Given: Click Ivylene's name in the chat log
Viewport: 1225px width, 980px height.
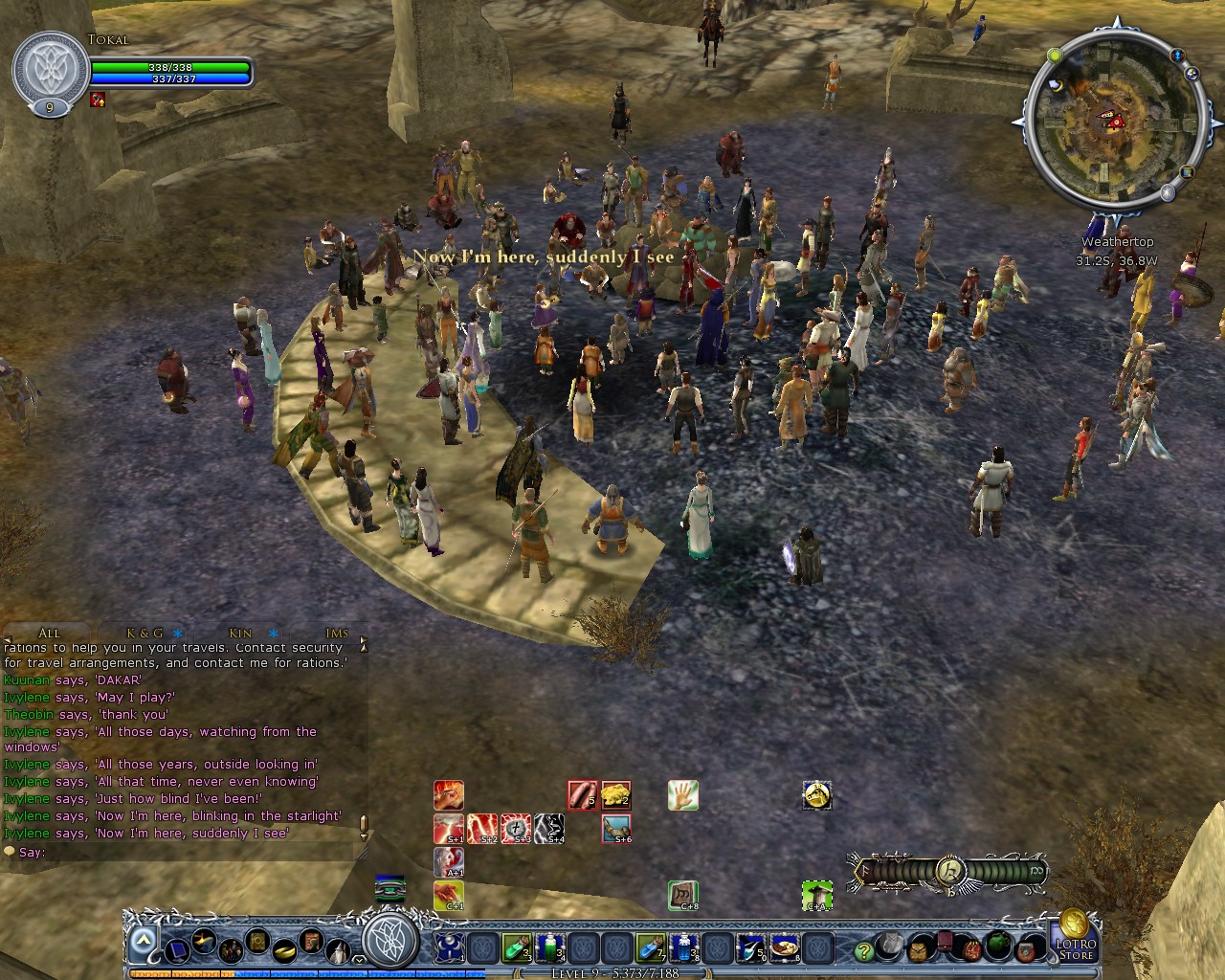Looking at the screenshot, I should point(27,697).
